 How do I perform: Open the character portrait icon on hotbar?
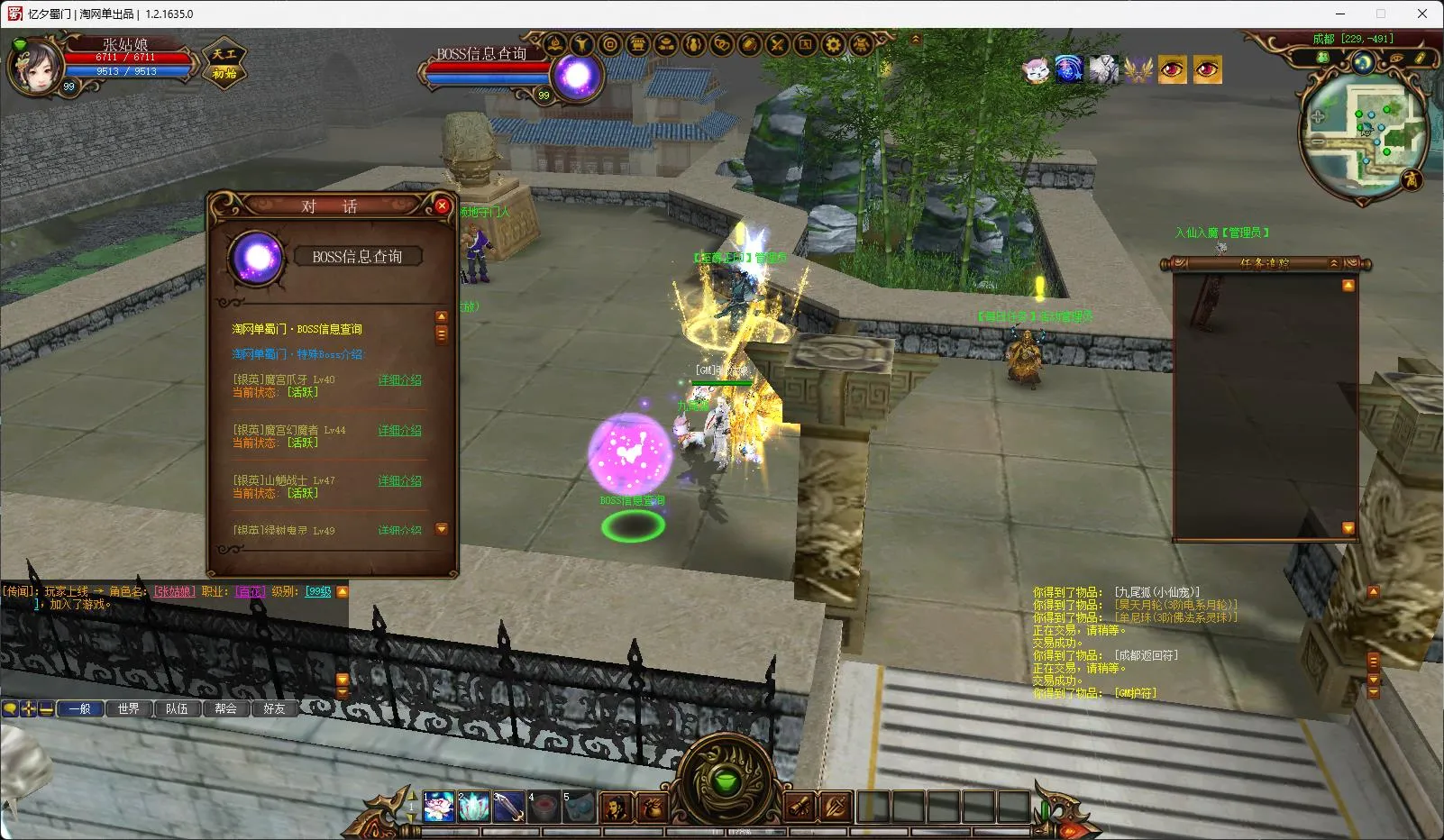click(x=617, y=807)
